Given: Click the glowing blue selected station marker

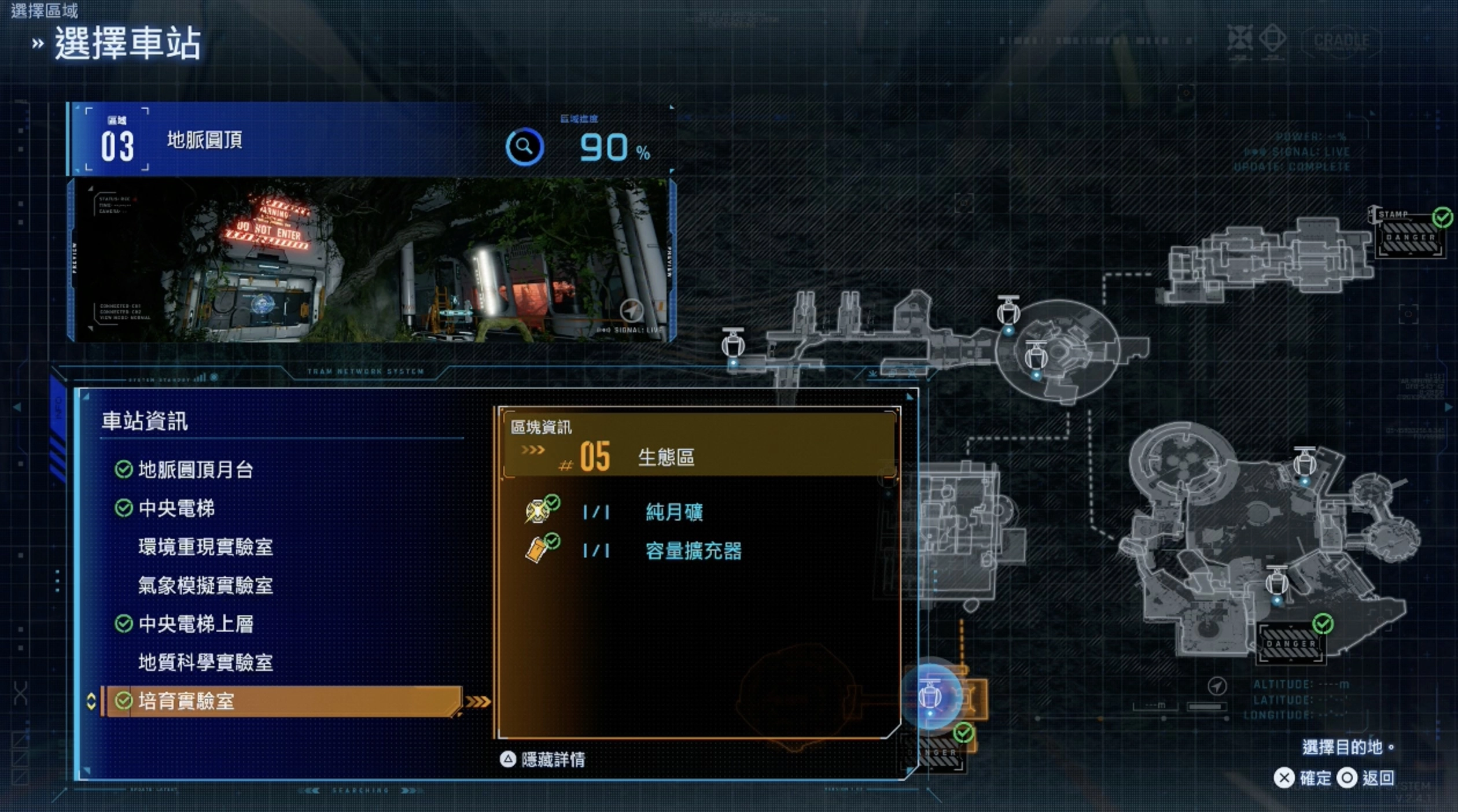Looking at the screenshot, I should click(x=931, y=696).
